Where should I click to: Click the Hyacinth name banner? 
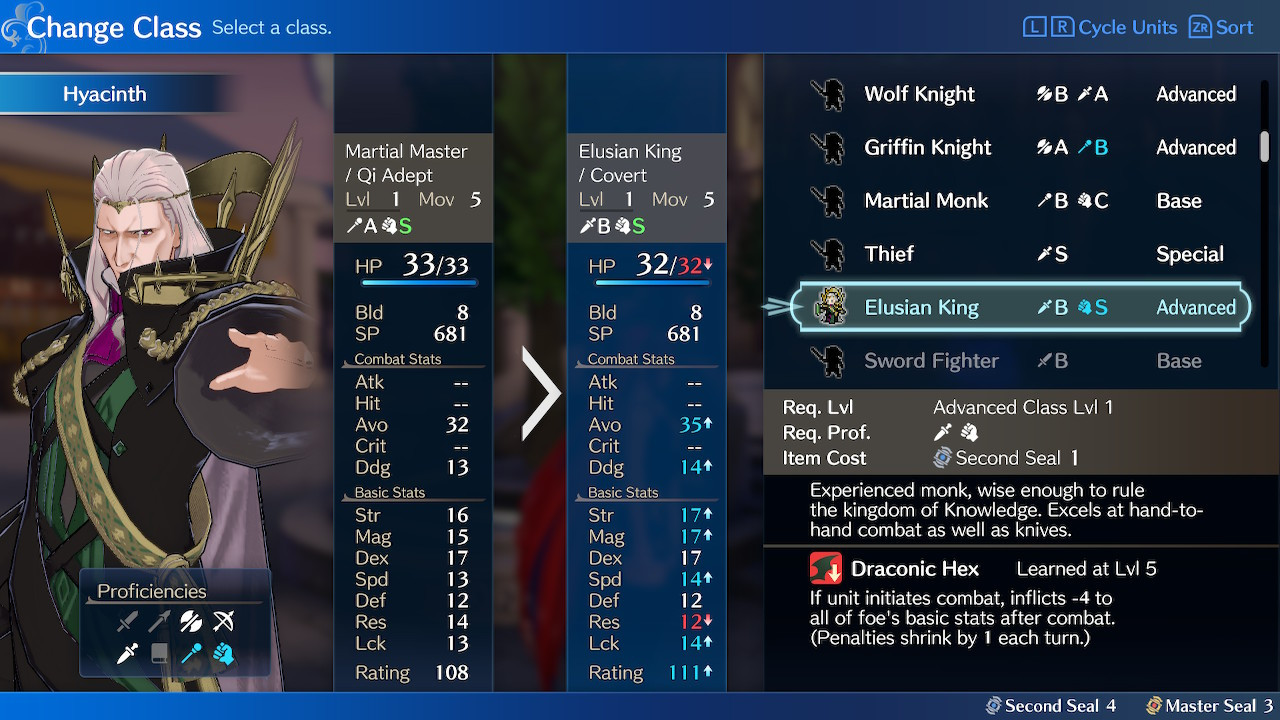pos(107,93)
